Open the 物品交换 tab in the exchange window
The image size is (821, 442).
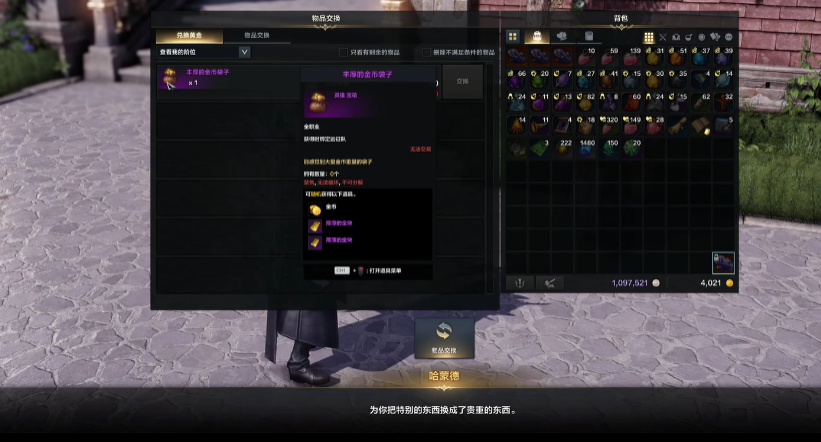pos(258,35)
